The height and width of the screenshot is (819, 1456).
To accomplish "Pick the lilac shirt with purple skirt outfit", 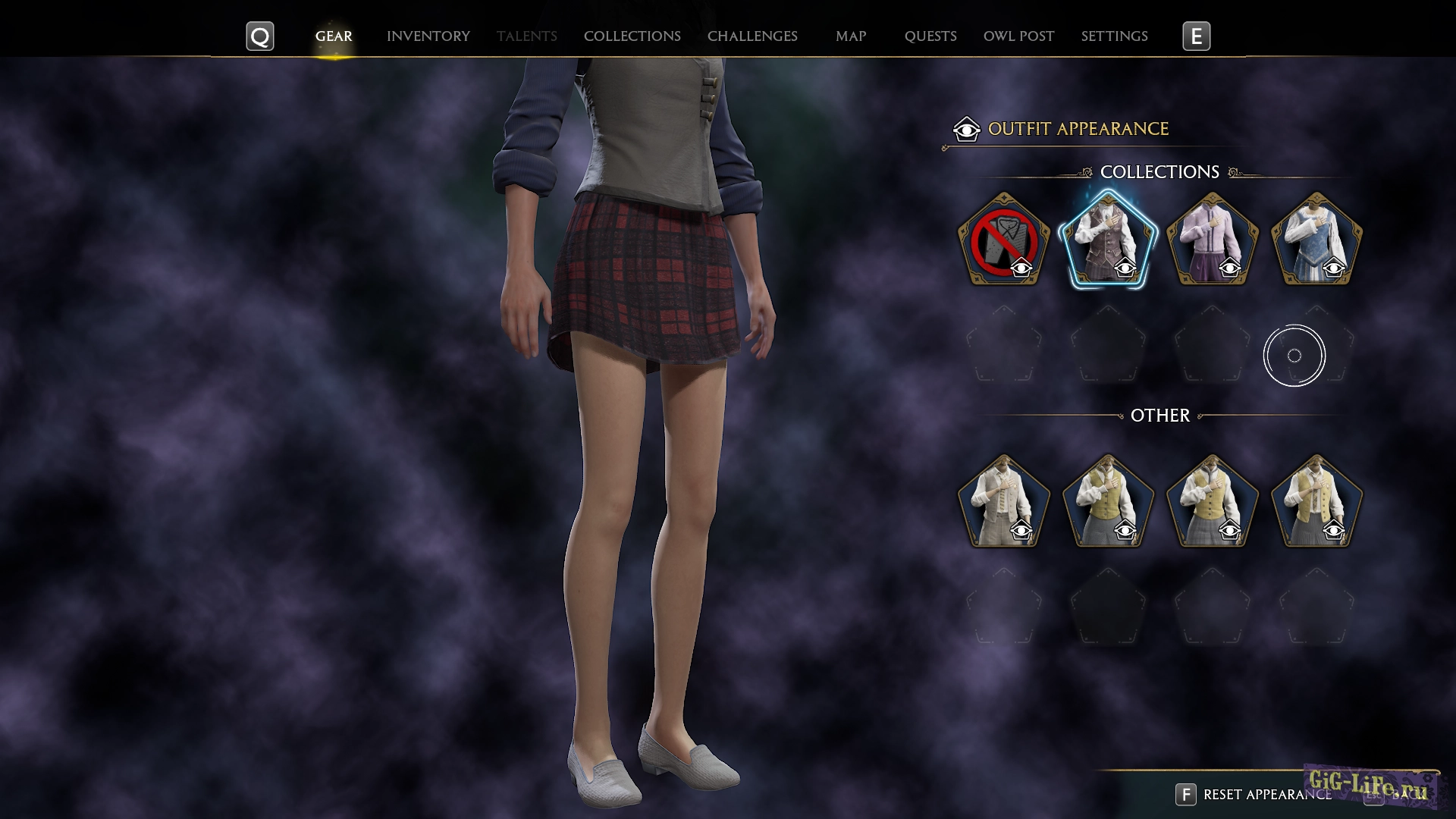I will pos(1212,240).
